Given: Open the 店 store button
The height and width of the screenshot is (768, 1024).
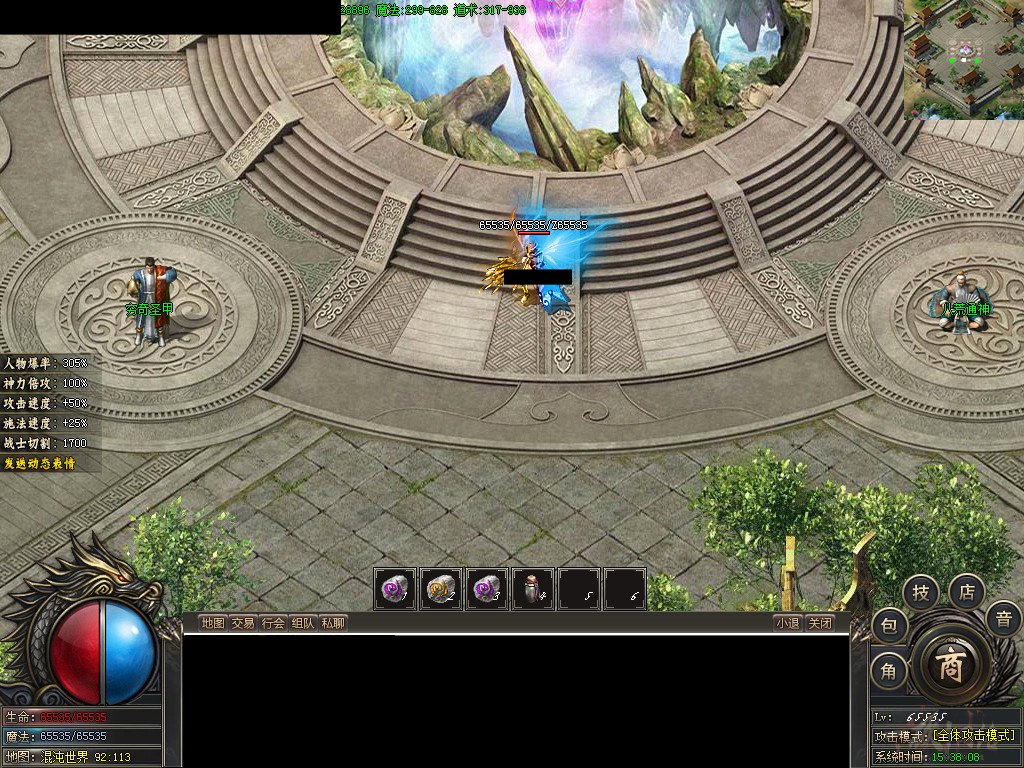Looking at the screenshot, I should pos(967,592).
